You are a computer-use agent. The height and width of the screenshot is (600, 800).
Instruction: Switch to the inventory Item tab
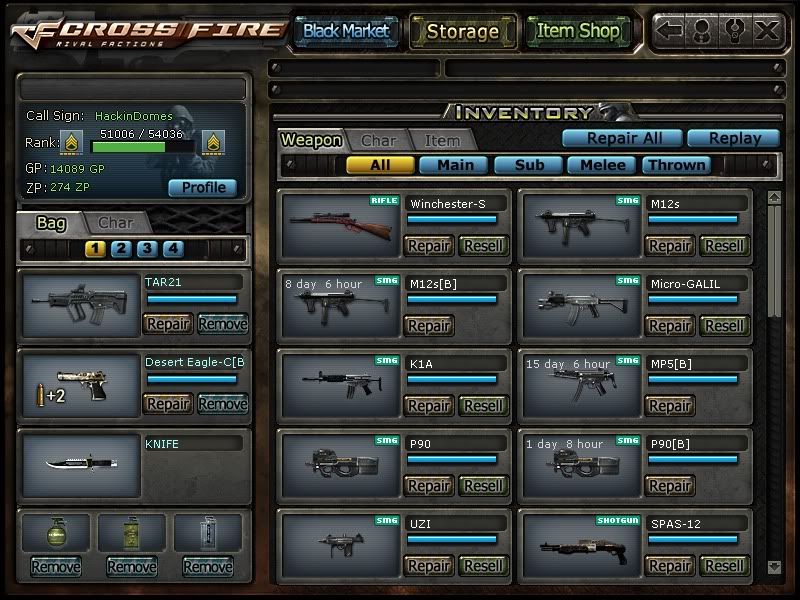[442, 141]
